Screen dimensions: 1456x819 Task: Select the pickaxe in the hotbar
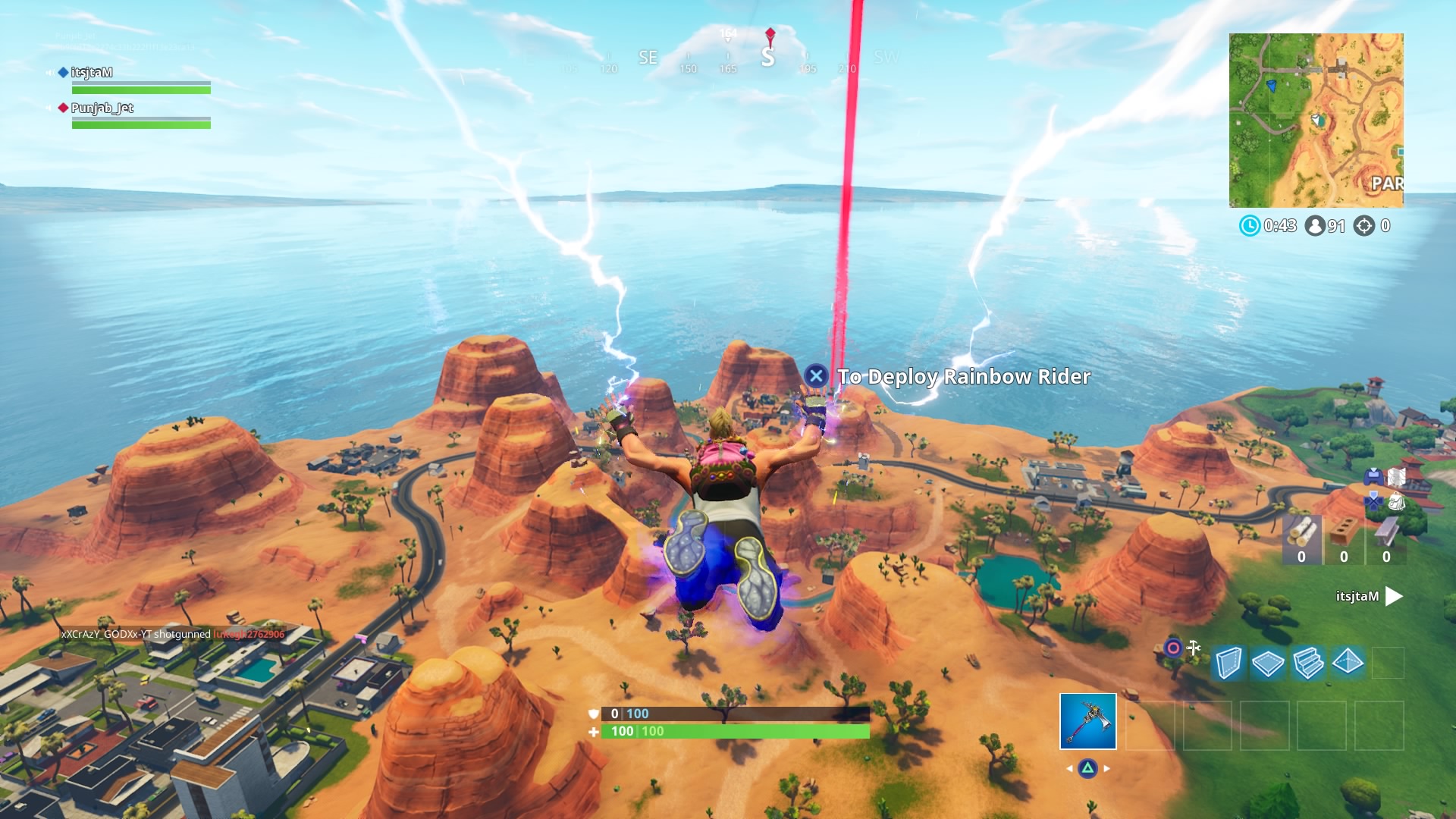tap(1088, 720)
